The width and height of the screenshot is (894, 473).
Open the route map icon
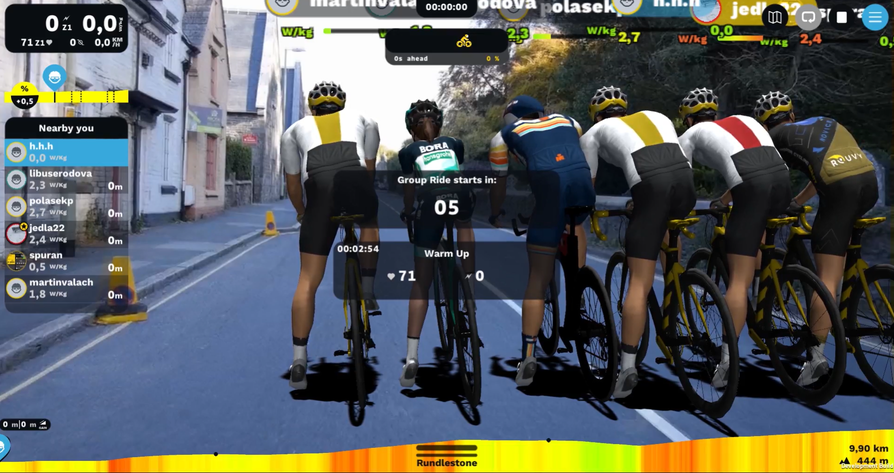775,17
